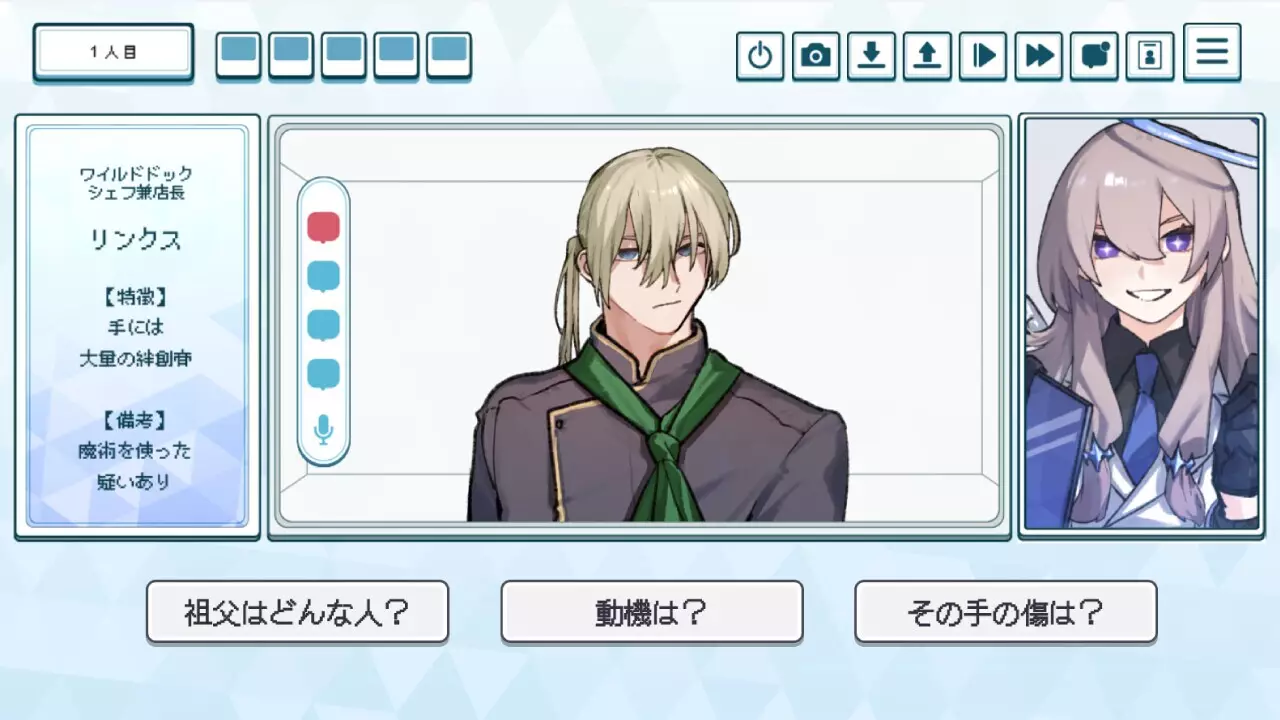Open the load (upload) icon
The width and height of the screenshot is (1280, 720).
tap(927, 56)
